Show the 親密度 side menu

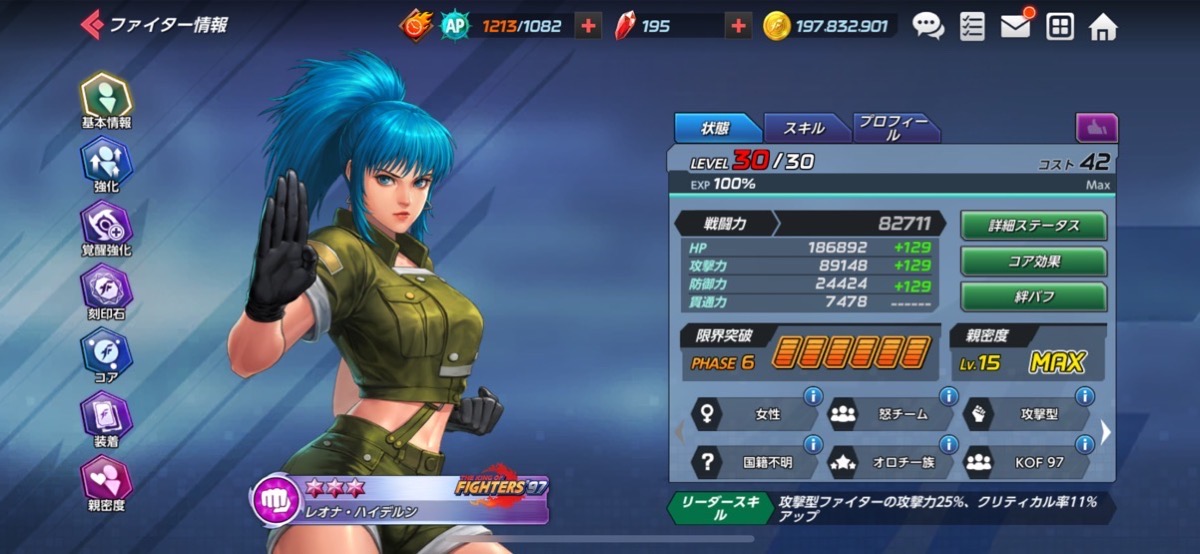(106, 478)
